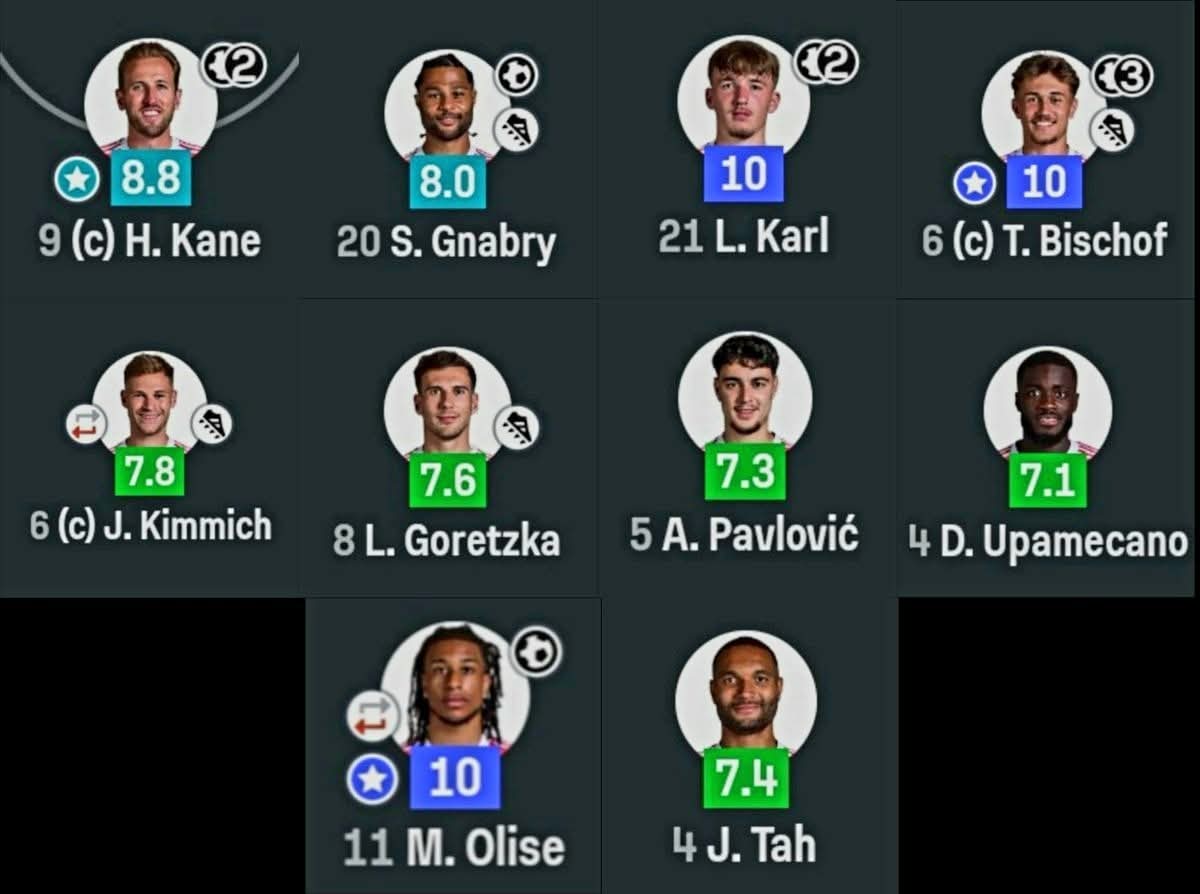Open Tah's 7.4 rating badge

(745, 779)
